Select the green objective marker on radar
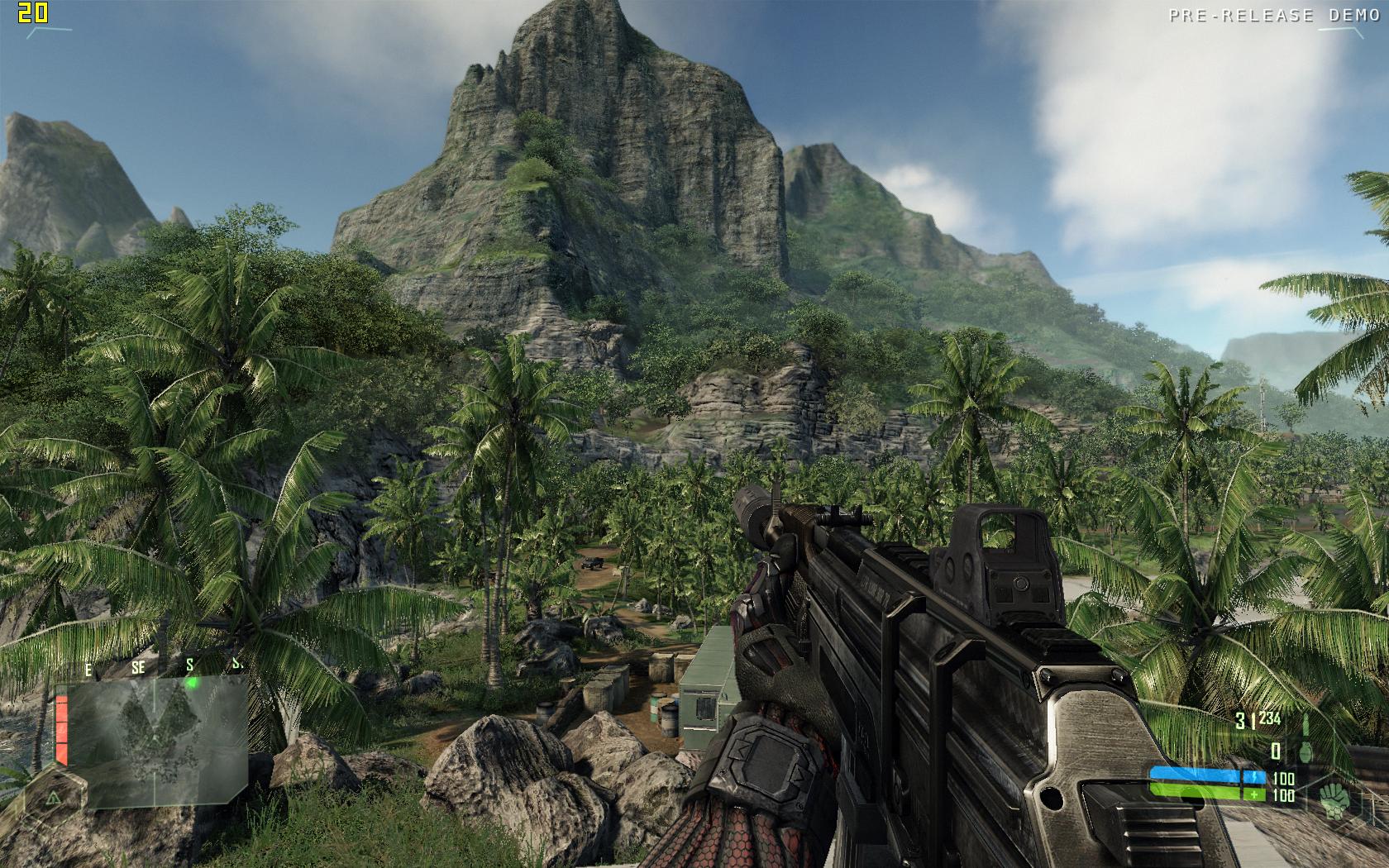Screen dimensions: 1389x868 [192, 683]
